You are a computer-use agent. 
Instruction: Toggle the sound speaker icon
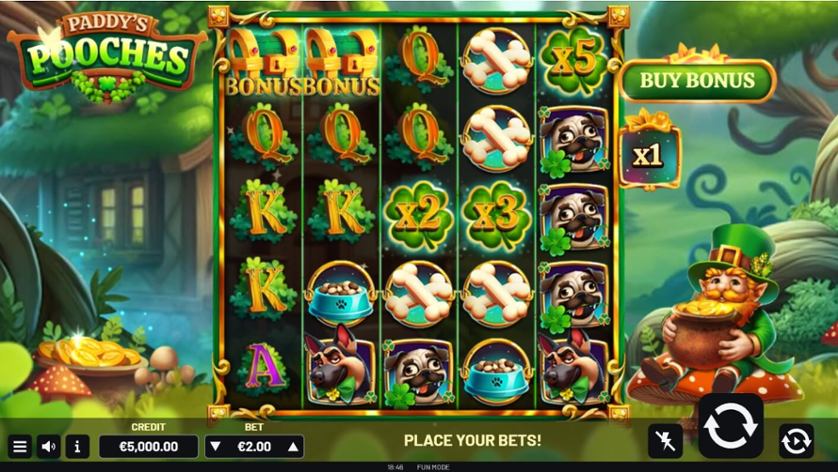(x=49, y=446)
